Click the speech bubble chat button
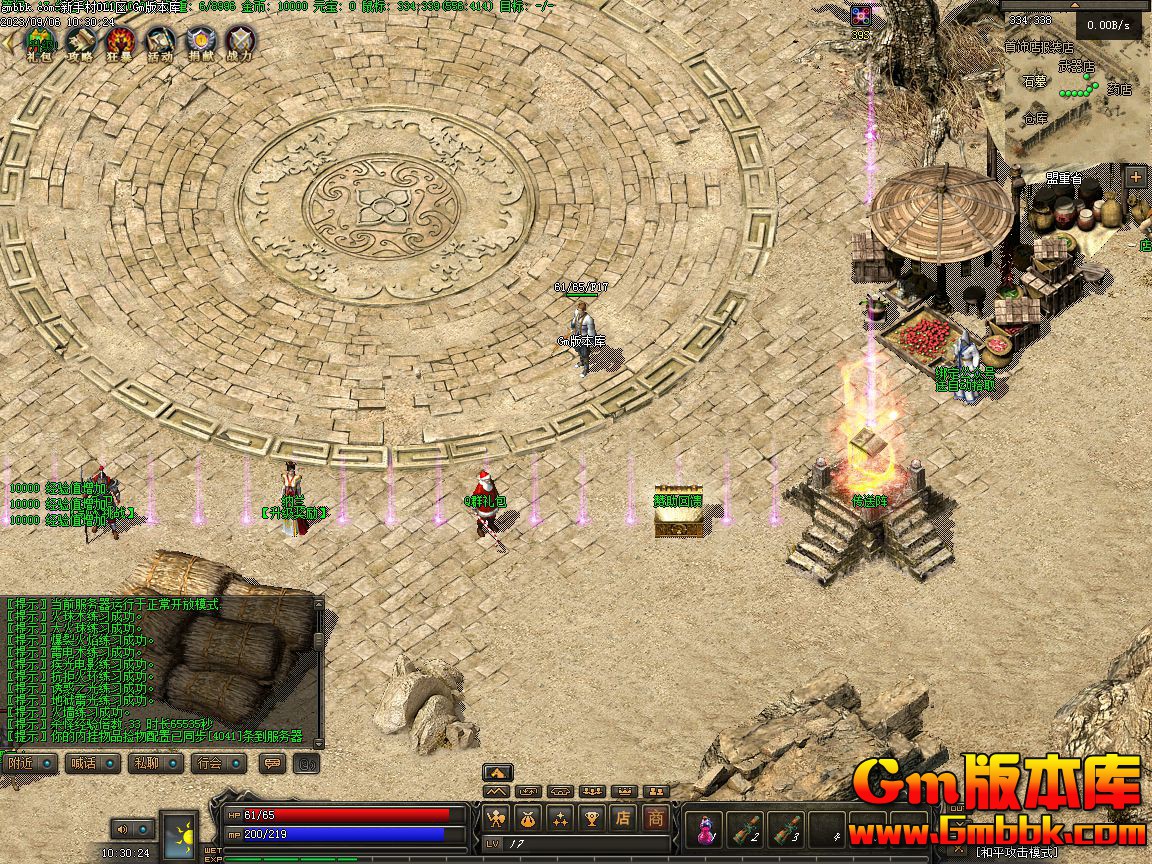Image resolution: width=1152 pixels, height=864 pixels. 271,763
